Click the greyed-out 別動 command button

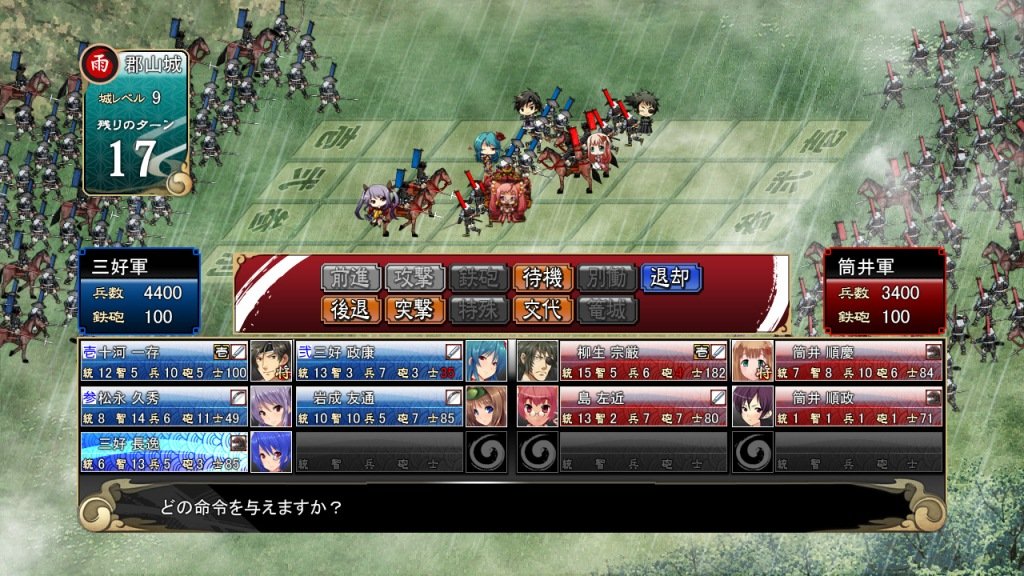click(x=606, y=278)
